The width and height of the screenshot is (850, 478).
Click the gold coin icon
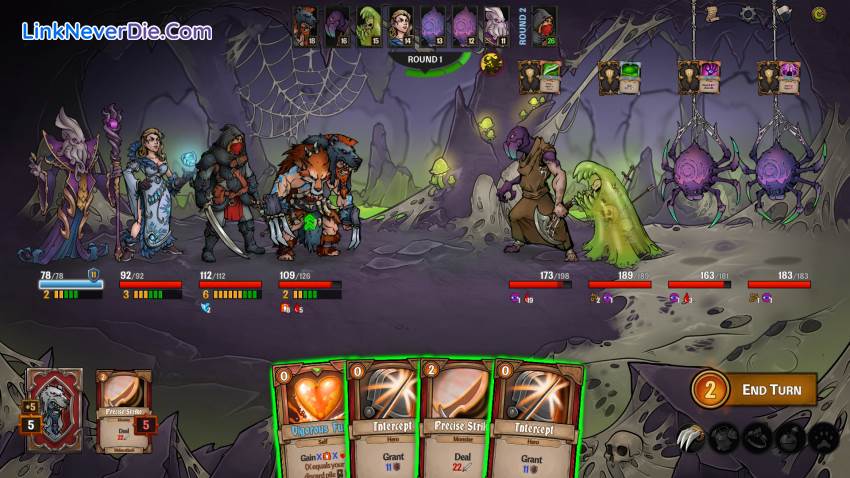(819, 14)
